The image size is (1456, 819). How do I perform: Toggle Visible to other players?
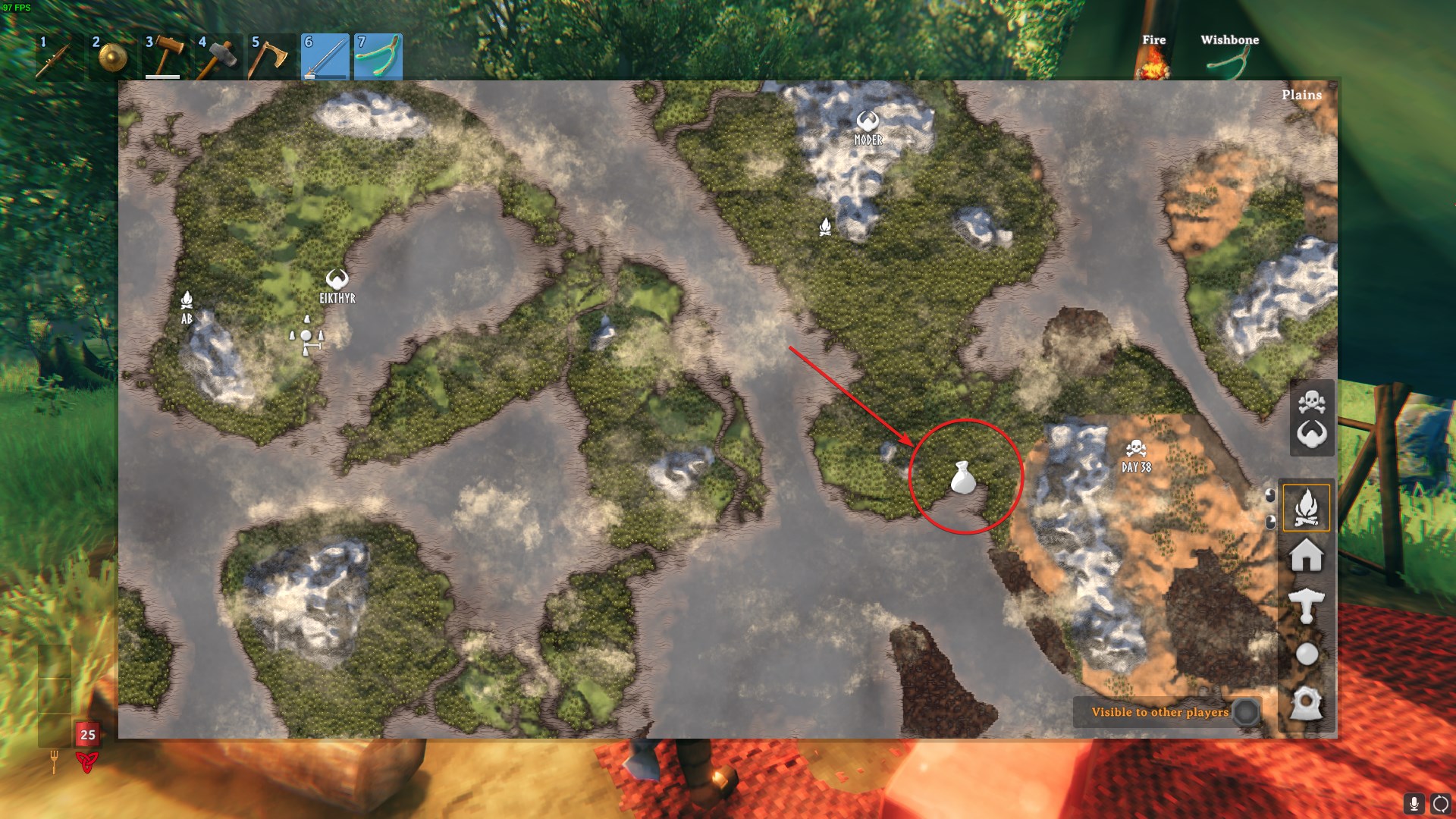[x=1246, y=712]
